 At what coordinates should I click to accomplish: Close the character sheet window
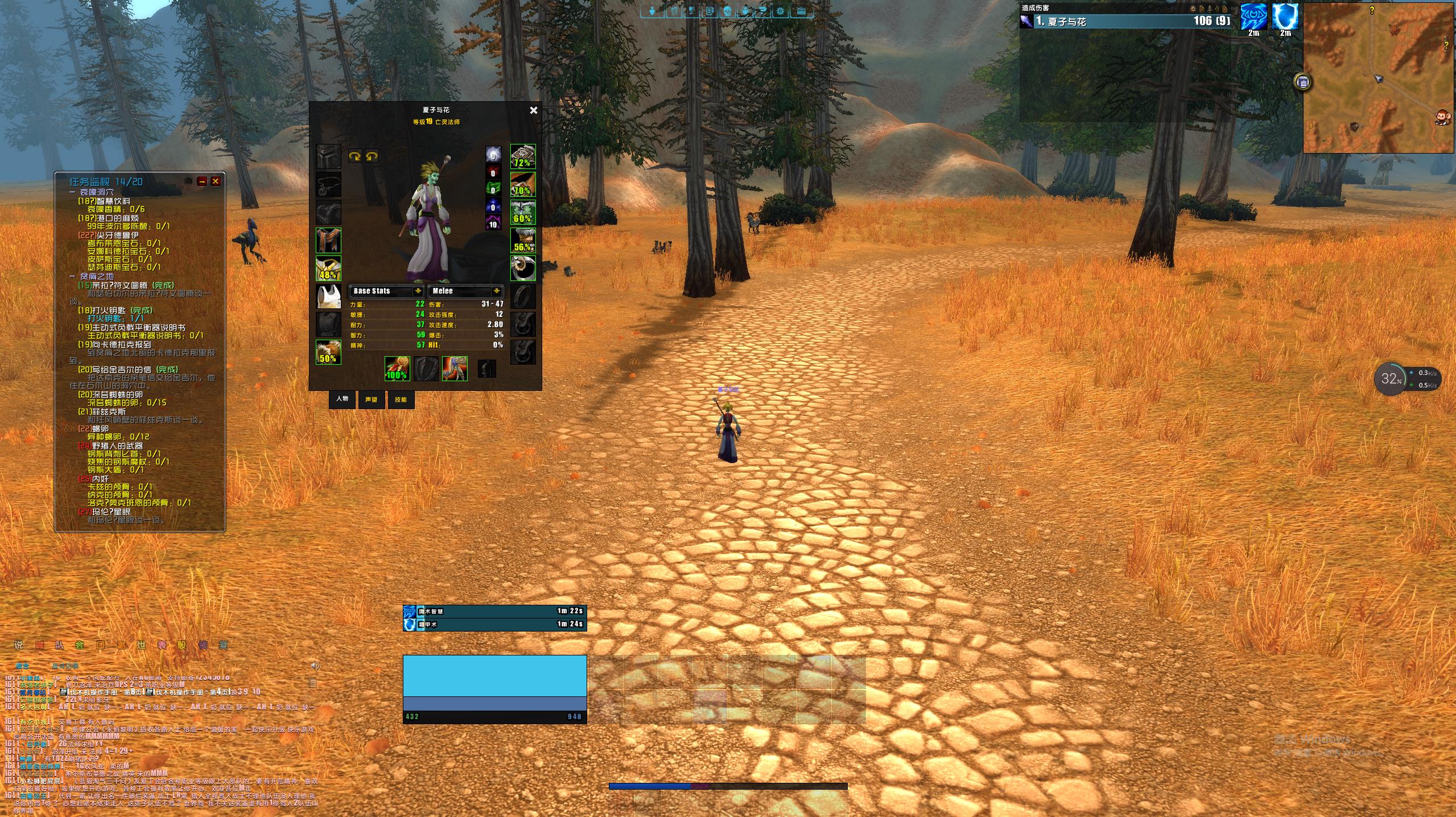pos(533,110)
